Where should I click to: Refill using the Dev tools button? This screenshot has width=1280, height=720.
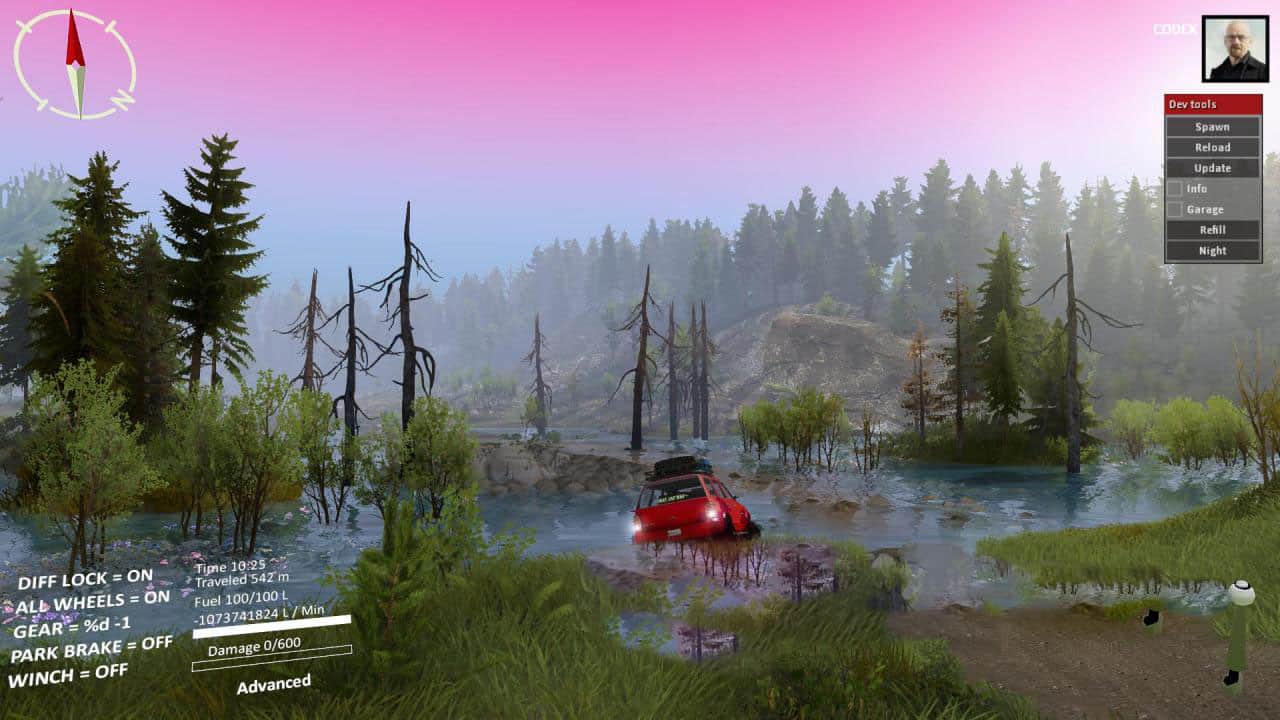(1212, 230)
